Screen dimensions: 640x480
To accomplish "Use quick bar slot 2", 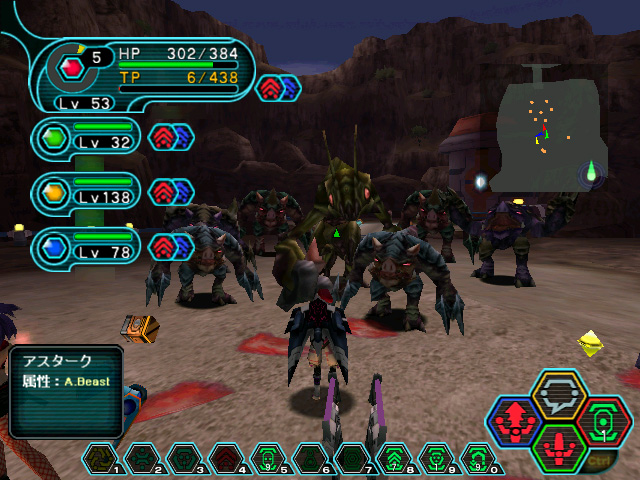I will [x=142, y=458].
